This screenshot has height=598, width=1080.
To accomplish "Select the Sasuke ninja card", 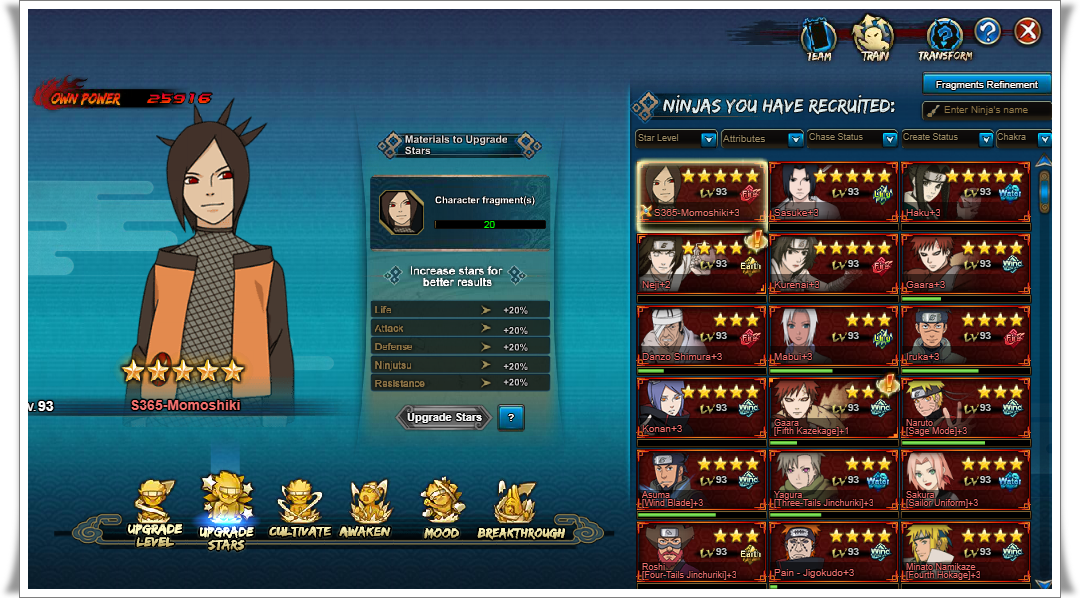I will coord(833,190).
